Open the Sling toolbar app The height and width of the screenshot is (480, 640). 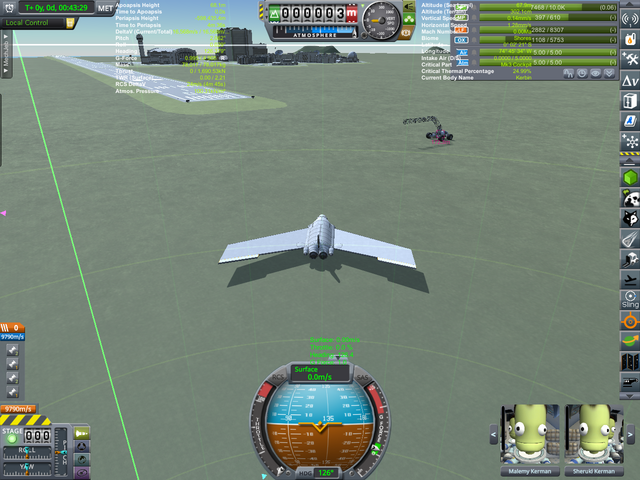pyautogui.click(x=629, y=299)
